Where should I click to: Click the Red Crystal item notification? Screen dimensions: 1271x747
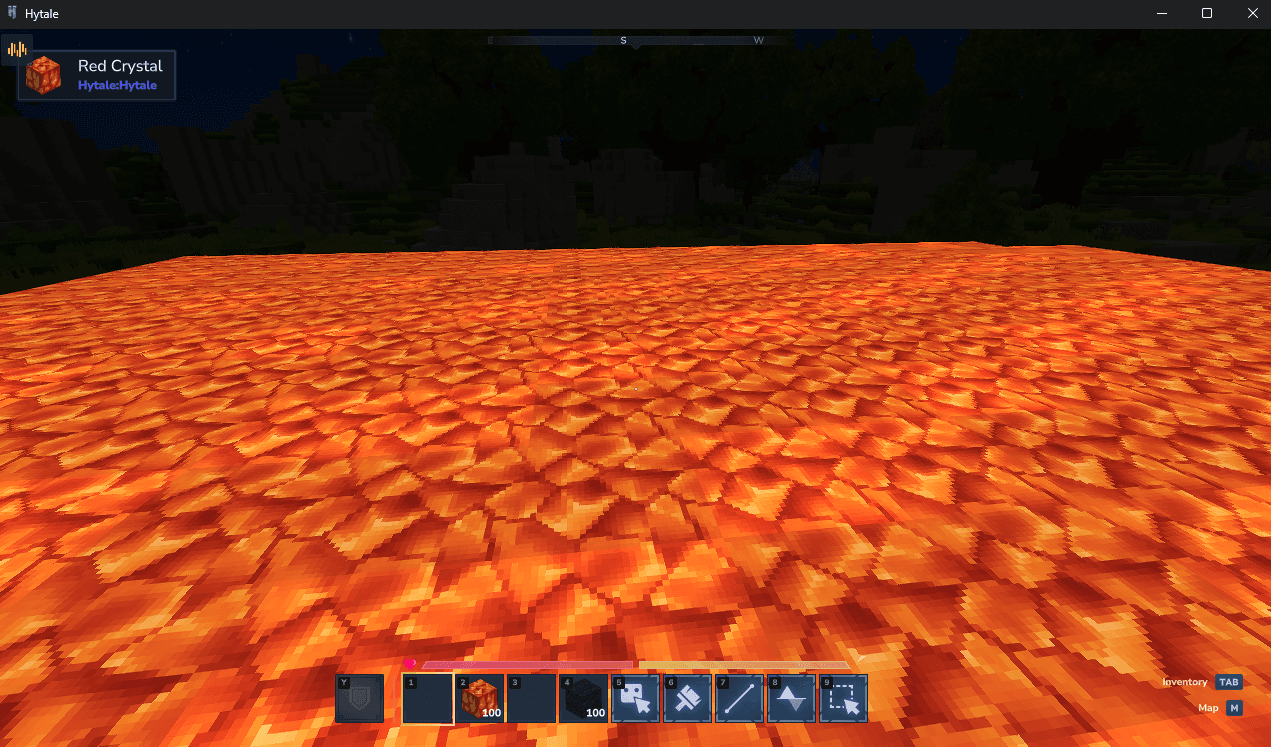tap(97, 75)
